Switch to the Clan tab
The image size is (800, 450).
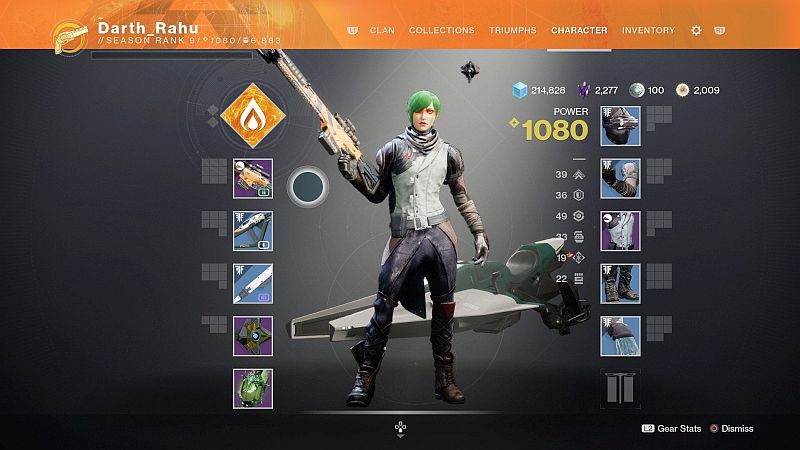(x=382, y=30)
